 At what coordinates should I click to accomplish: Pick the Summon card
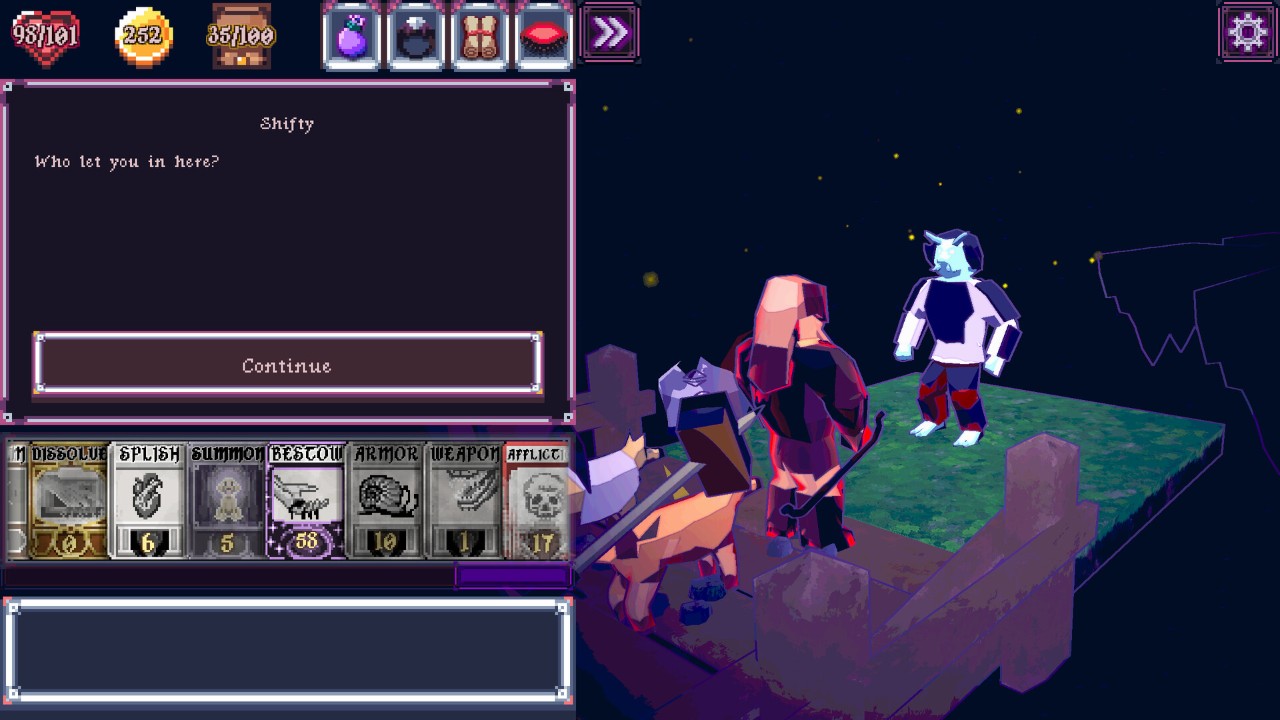227,500
